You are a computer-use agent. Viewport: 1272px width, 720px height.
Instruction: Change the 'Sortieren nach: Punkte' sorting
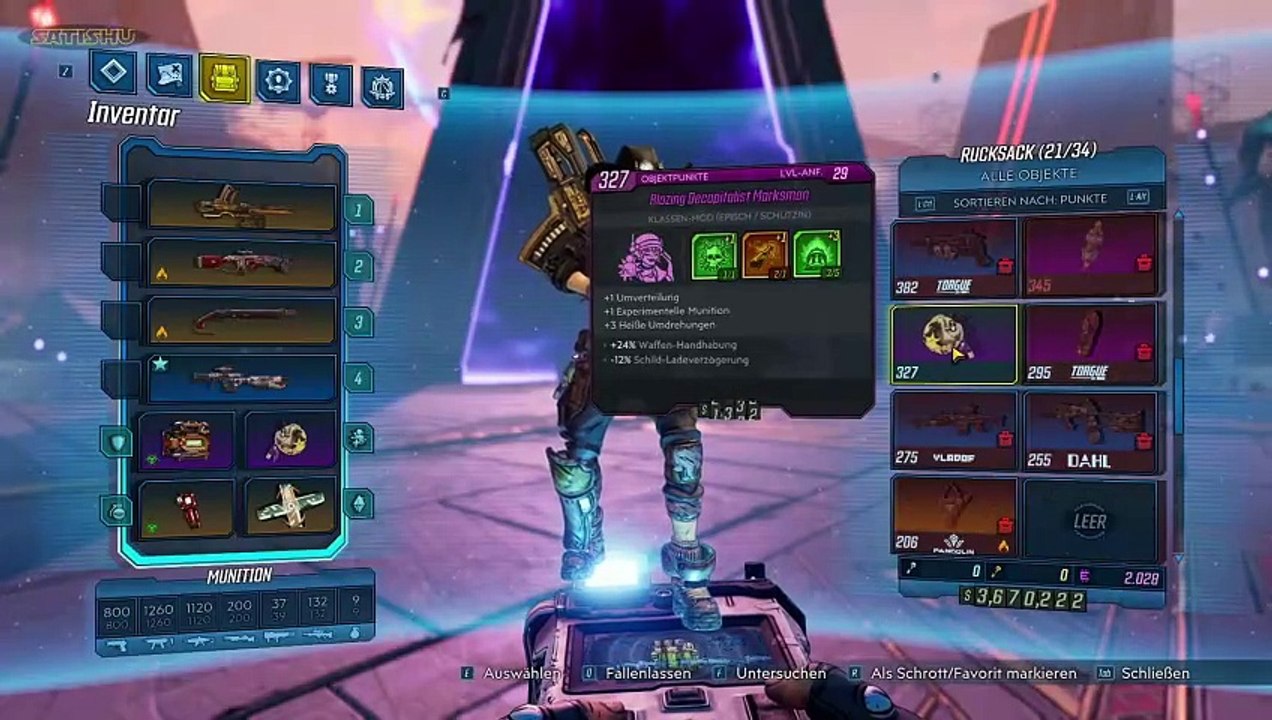tap(1029, 199)
